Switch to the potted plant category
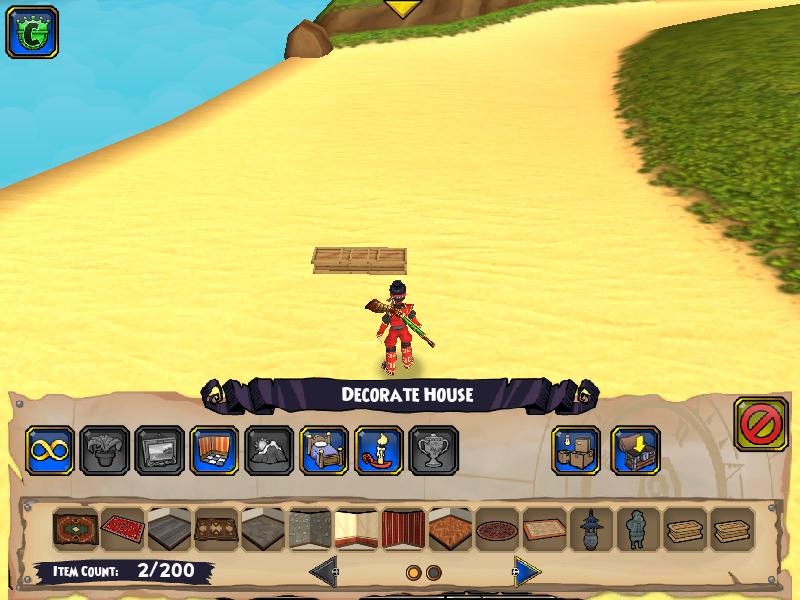 [x=105, y=451]
